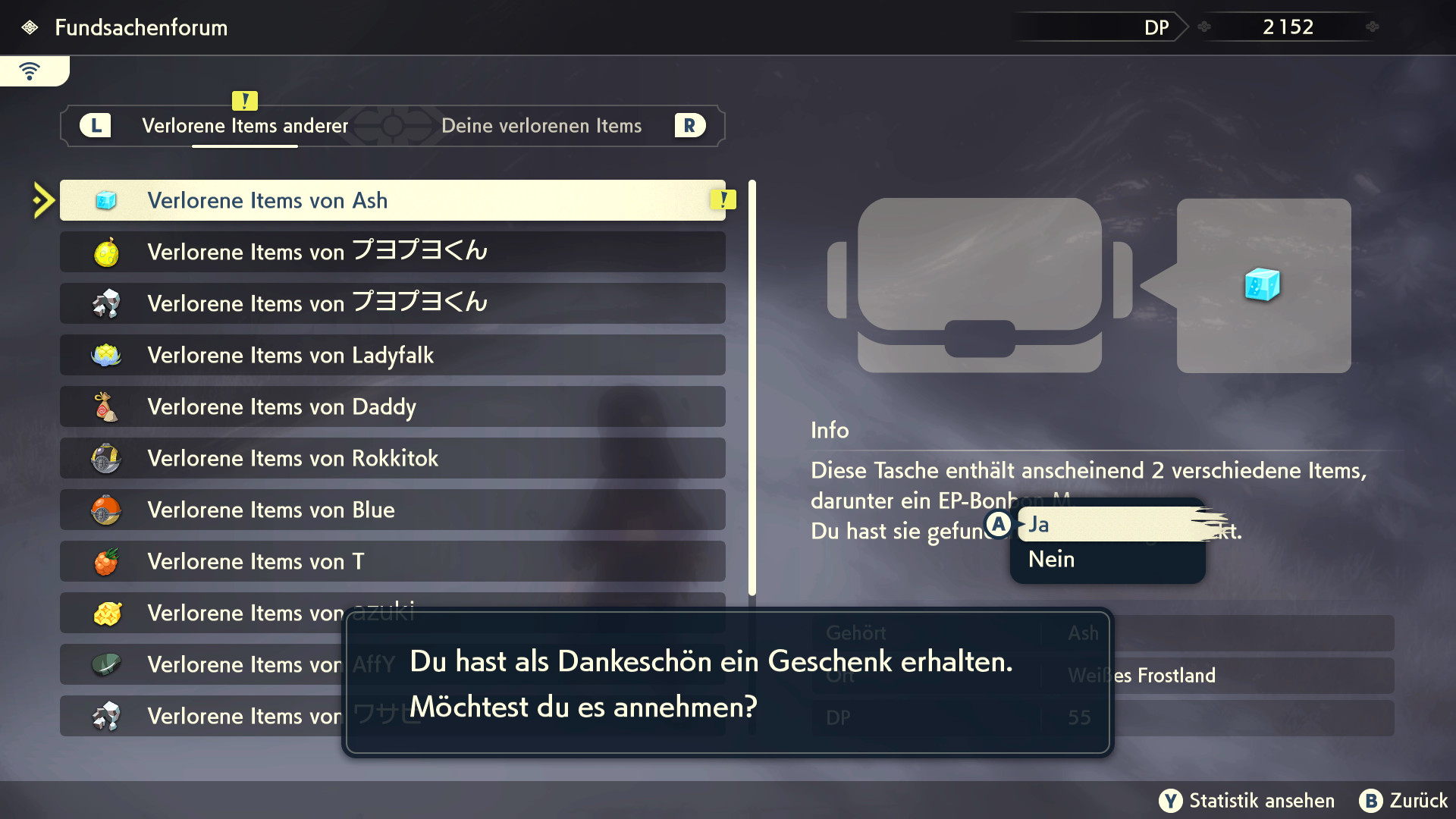Image resolution: width=1456 pixels, height=819 pixels.
Task: Click the Fundsachenforum emblem in the header
Action: tap(29, 27)
